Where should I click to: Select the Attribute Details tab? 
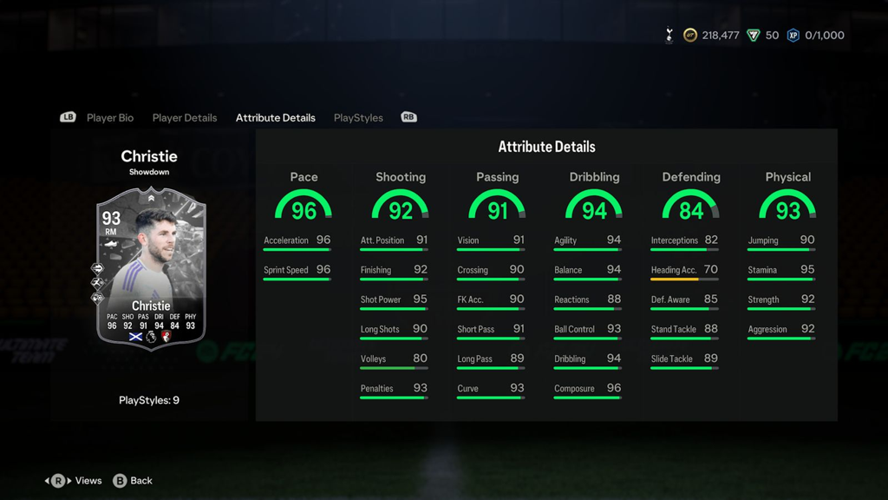[275, 118]
